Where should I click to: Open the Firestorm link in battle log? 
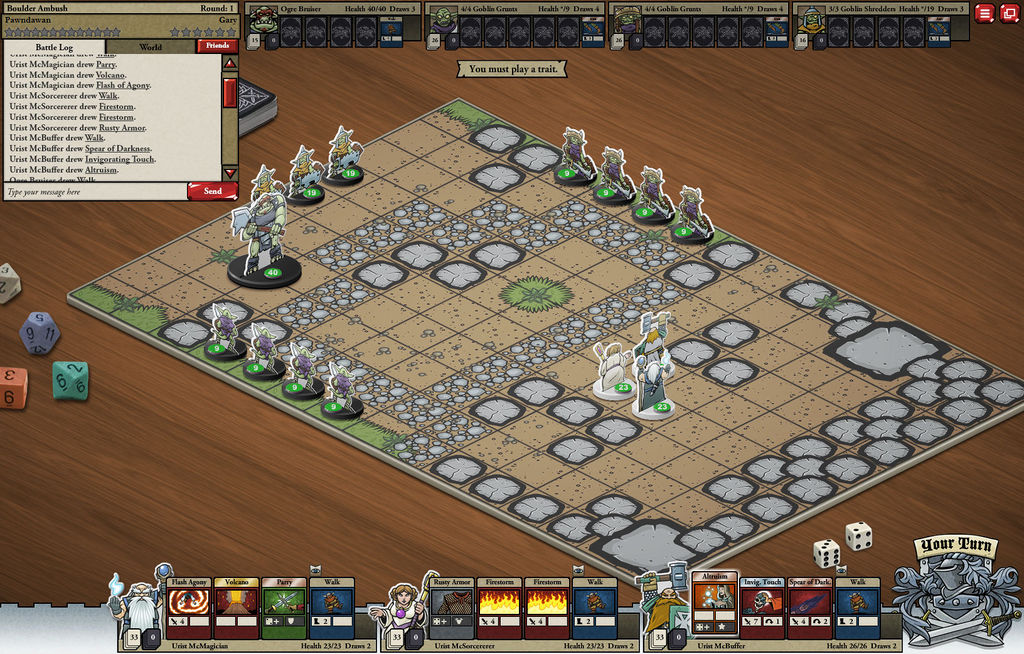point(116,107)
